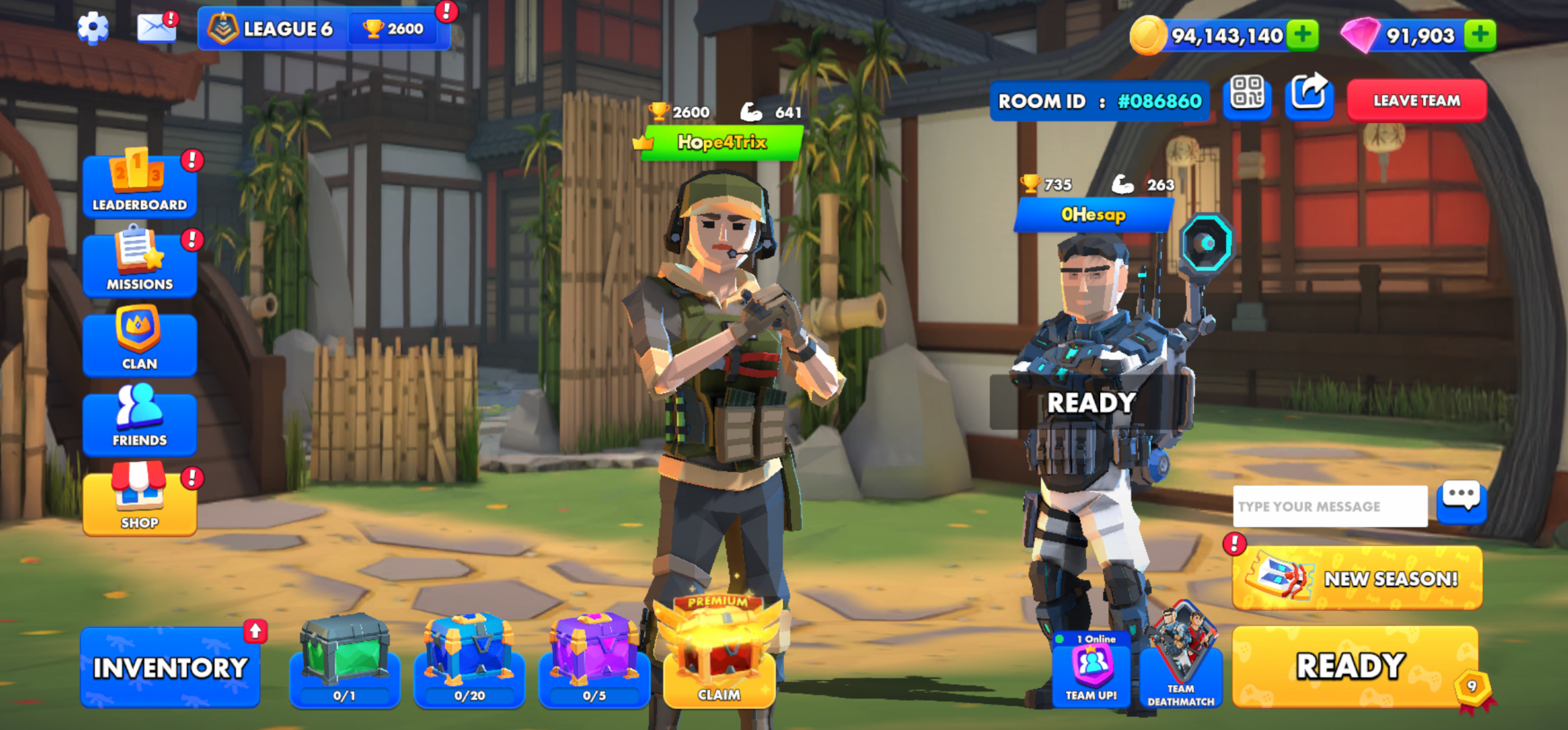Click the chat message input field
Viewport: 1568px width, 730px height.
1330,507
